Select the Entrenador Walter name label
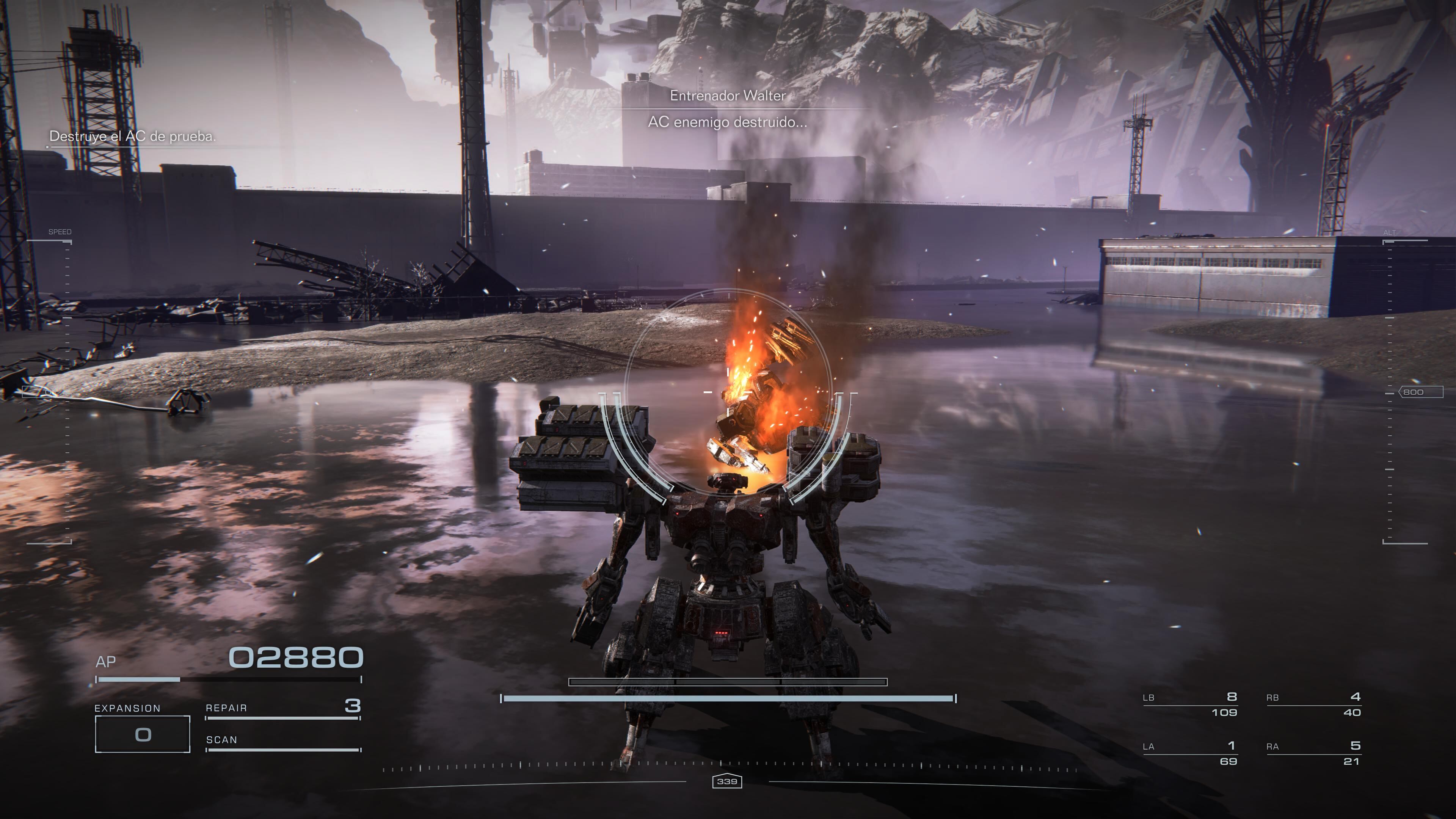The width and height of the screenshot is (1456, 819). coord(728,96)
